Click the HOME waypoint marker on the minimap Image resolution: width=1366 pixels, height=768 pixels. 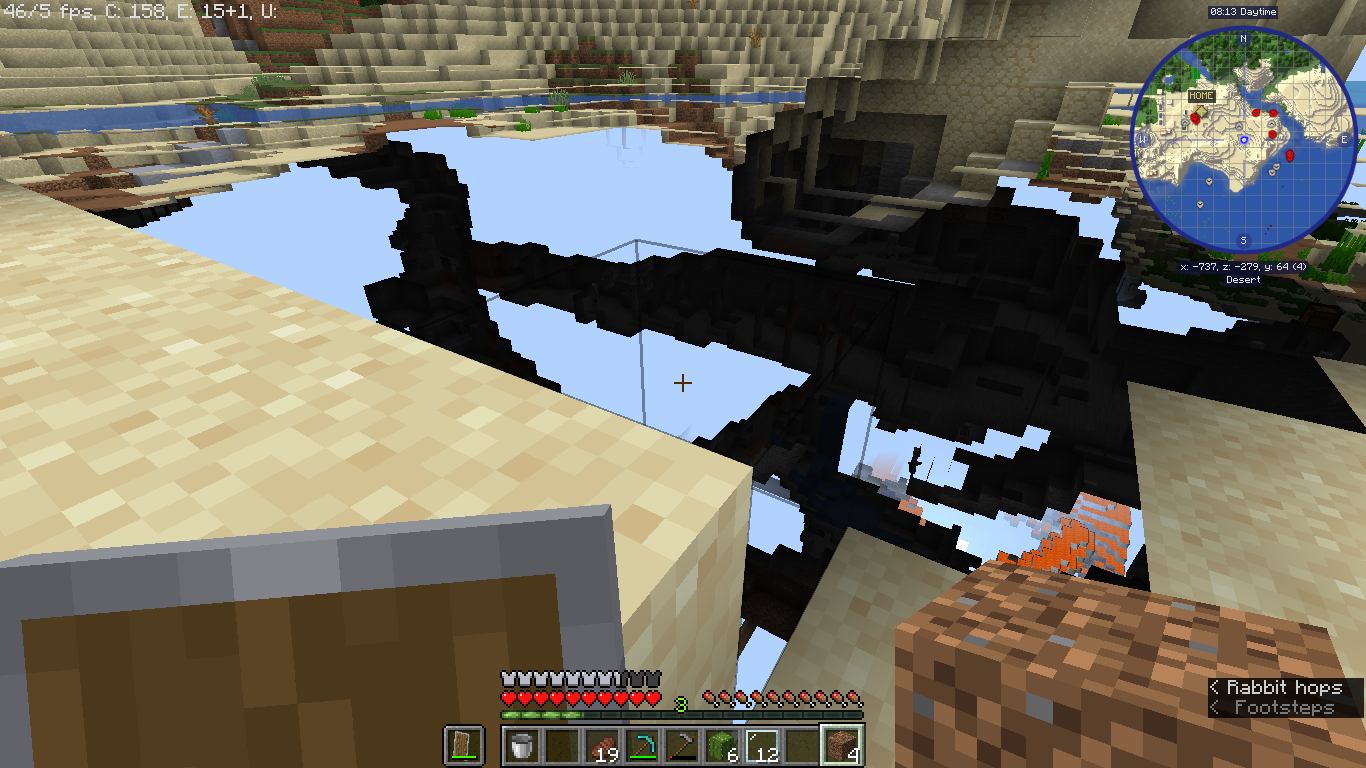[1201, 110]
